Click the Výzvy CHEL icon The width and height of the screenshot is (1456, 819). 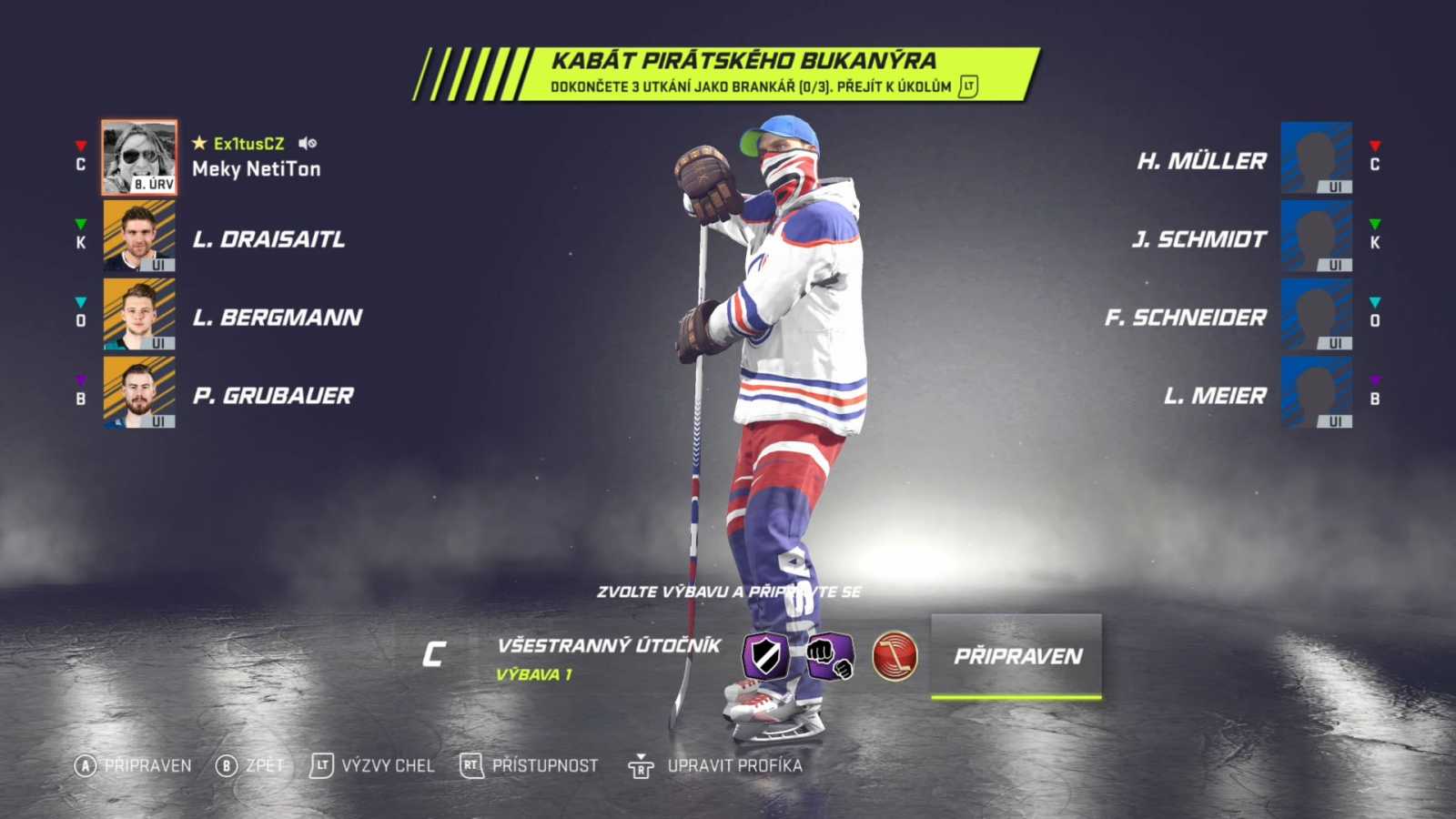coord(320,766)
